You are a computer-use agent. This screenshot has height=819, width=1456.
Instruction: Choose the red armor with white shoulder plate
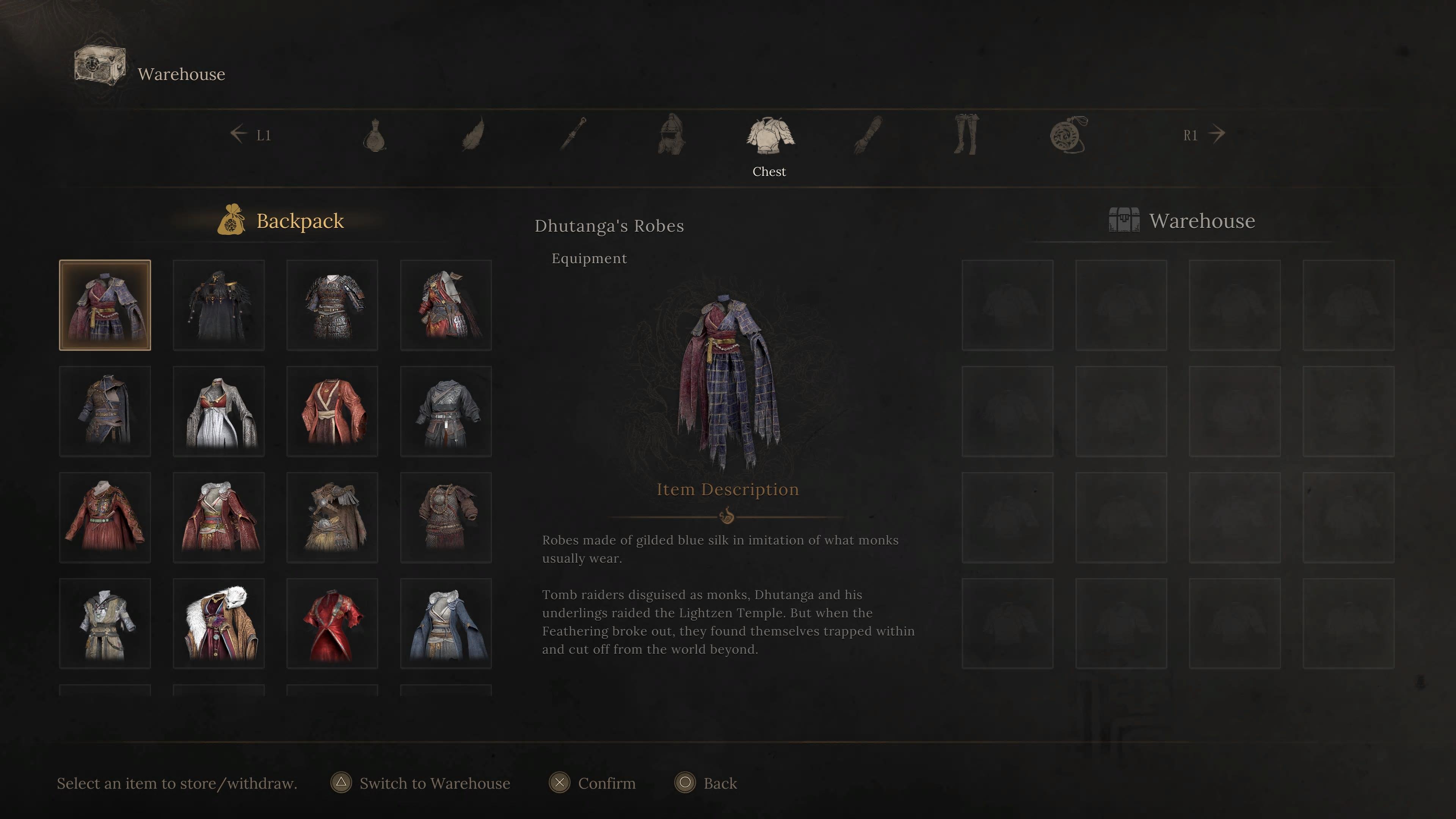(x=446, y=305)
